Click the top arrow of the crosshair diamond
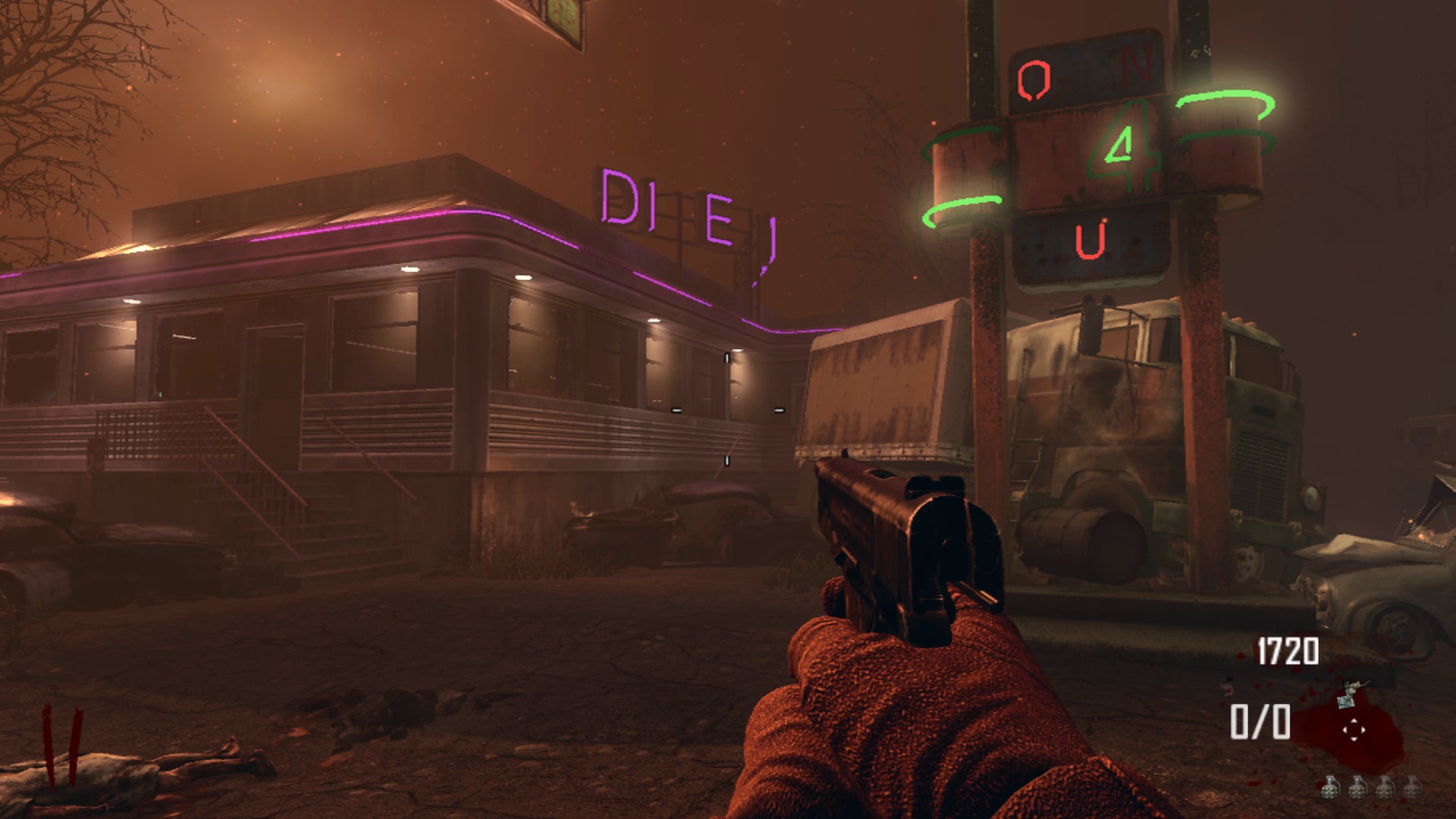The height and width of the screenshot is (819, 1456). (1354, 720)
